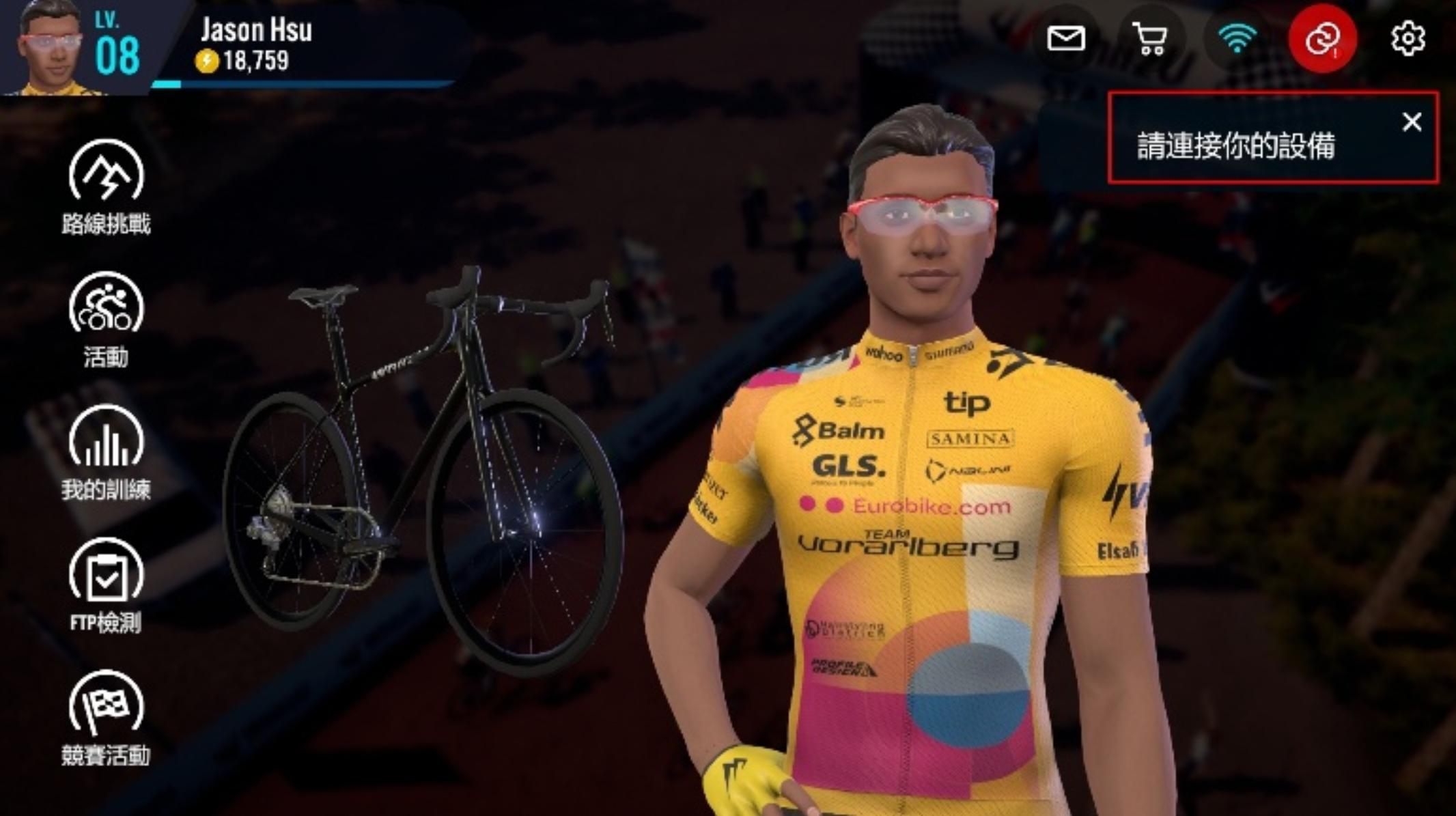Click the red device pairing icon

click(x=1322, y=38)
